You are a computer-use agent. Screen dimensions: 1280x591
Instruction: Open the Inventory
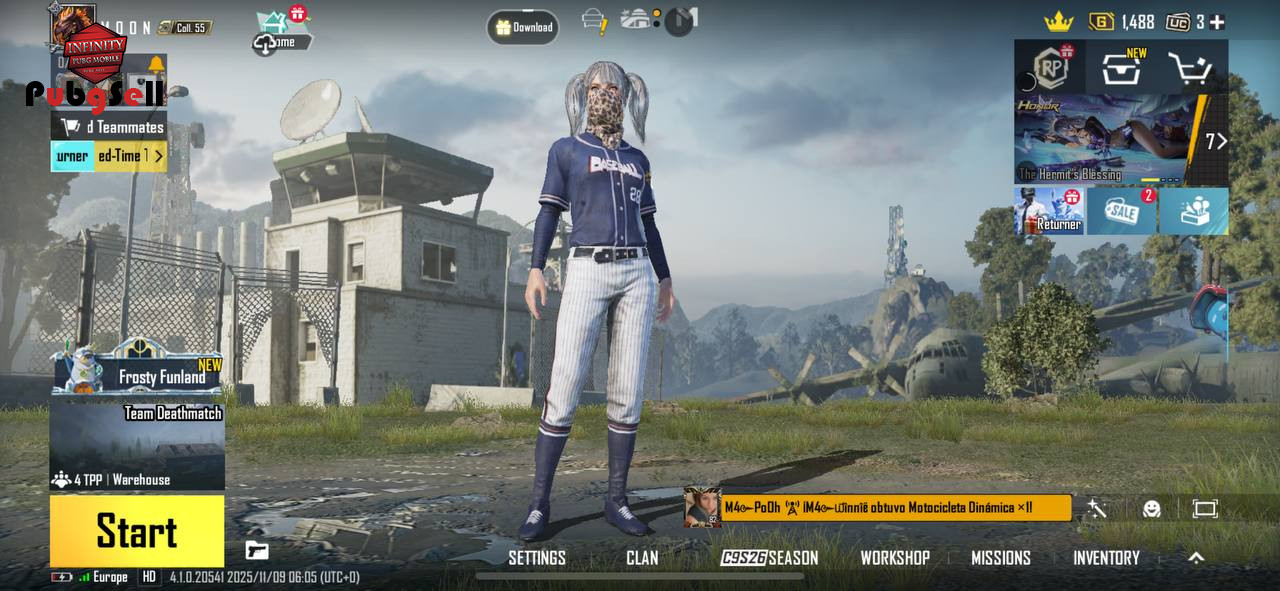1106,558
